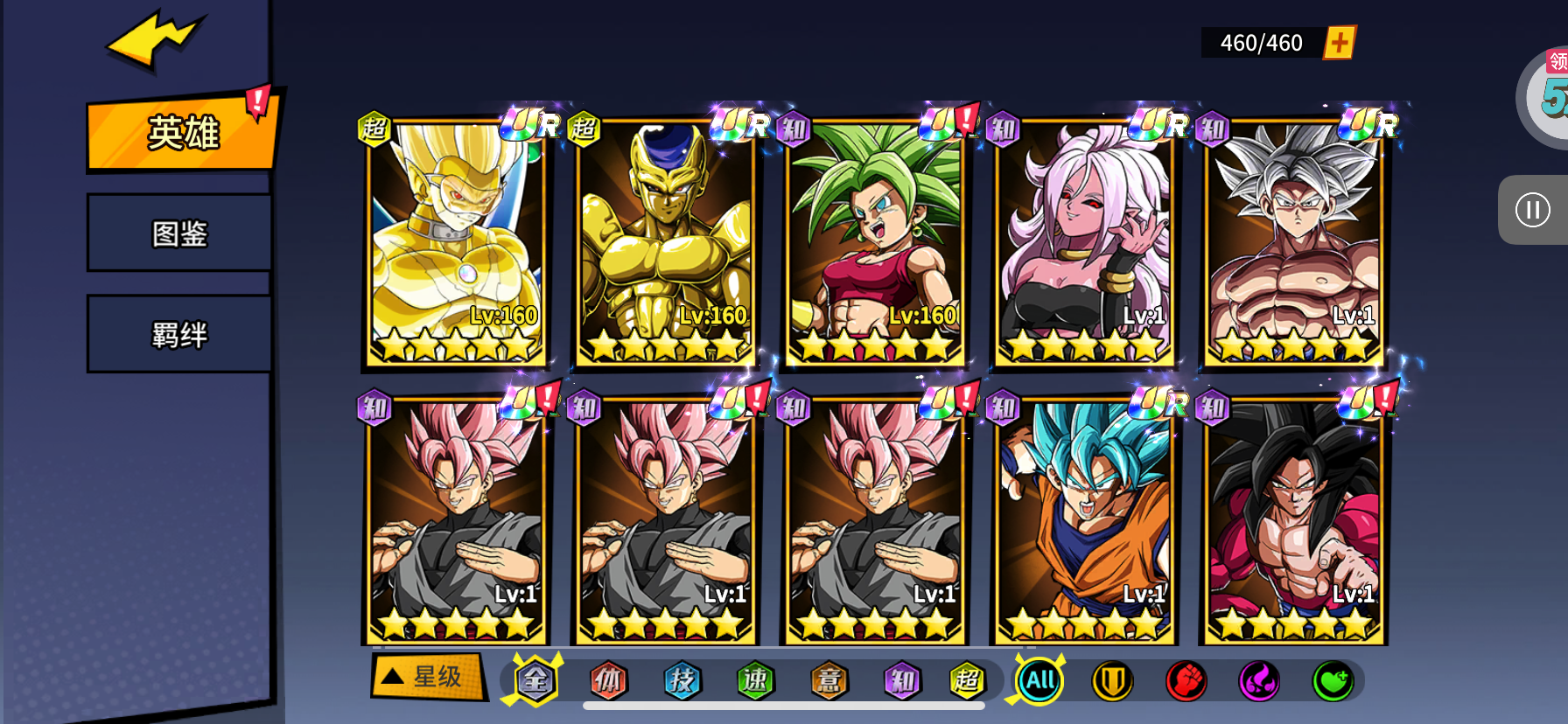The height and width of the screenshot is (724, 1568).
Task: Show only the red fist role heroes
Action: coord(1186,681)
